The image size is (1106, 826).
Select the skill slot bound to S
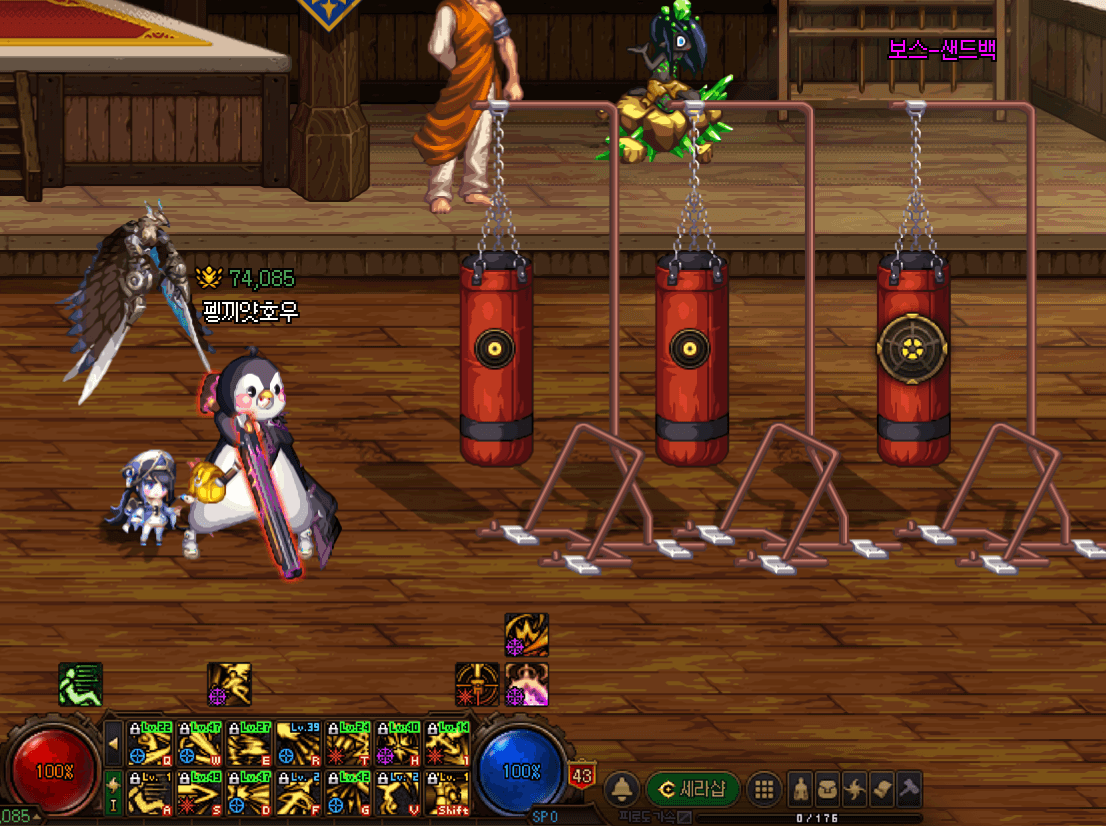(199, 793)
